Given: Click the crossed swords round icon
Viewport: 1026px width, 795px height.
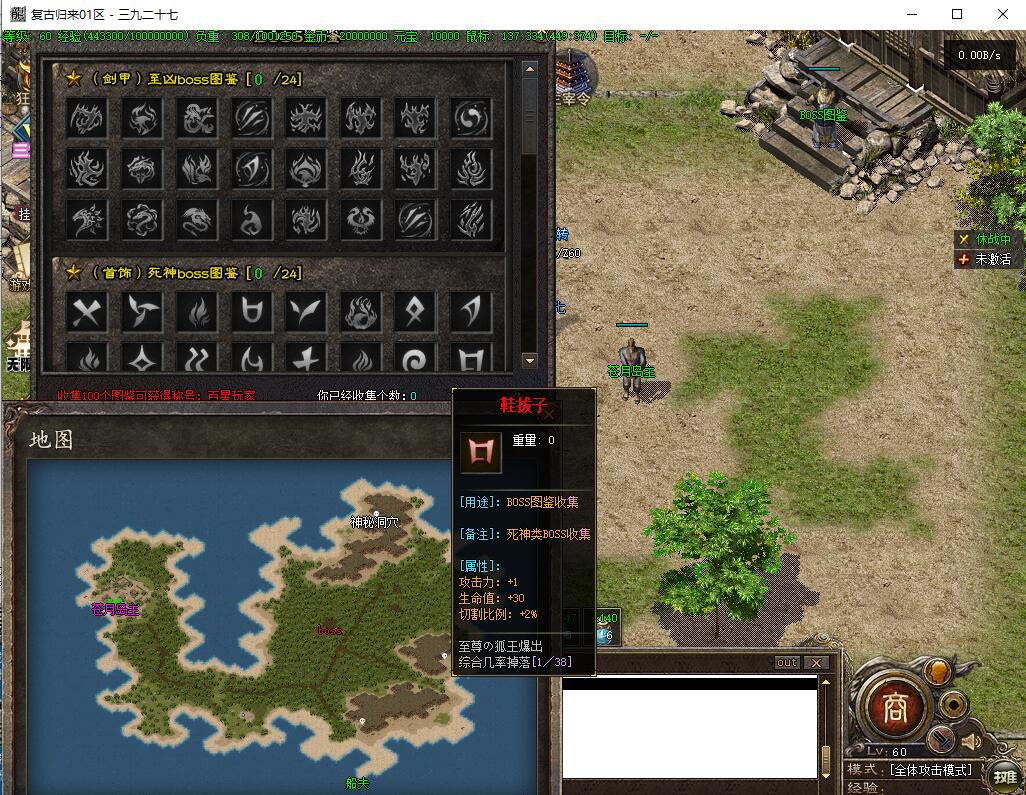Looking at the screenshot, I should [x=942, y=740].
